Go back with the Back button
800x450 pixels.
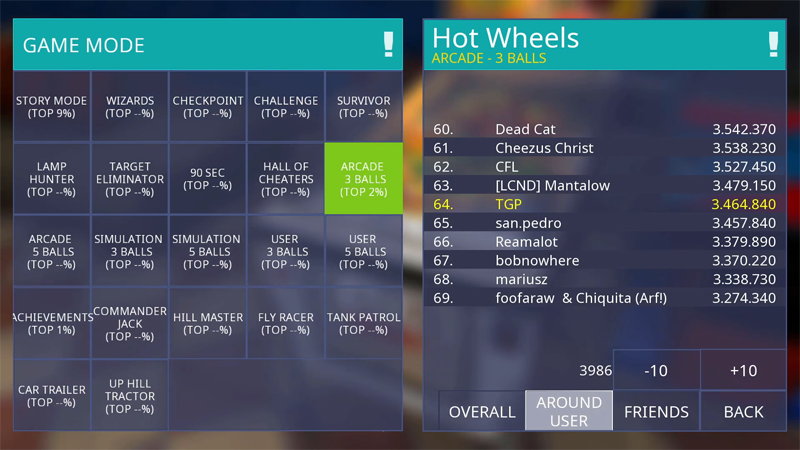pos(743,411)
